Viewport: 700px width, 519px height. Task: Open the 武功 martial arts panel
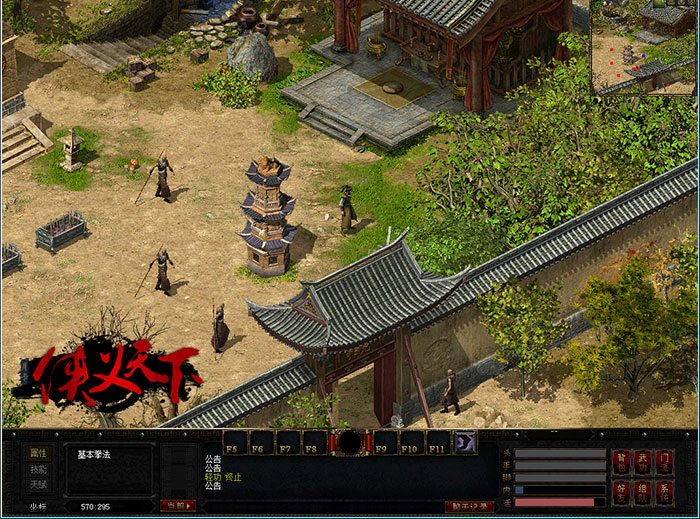point(643,462)
